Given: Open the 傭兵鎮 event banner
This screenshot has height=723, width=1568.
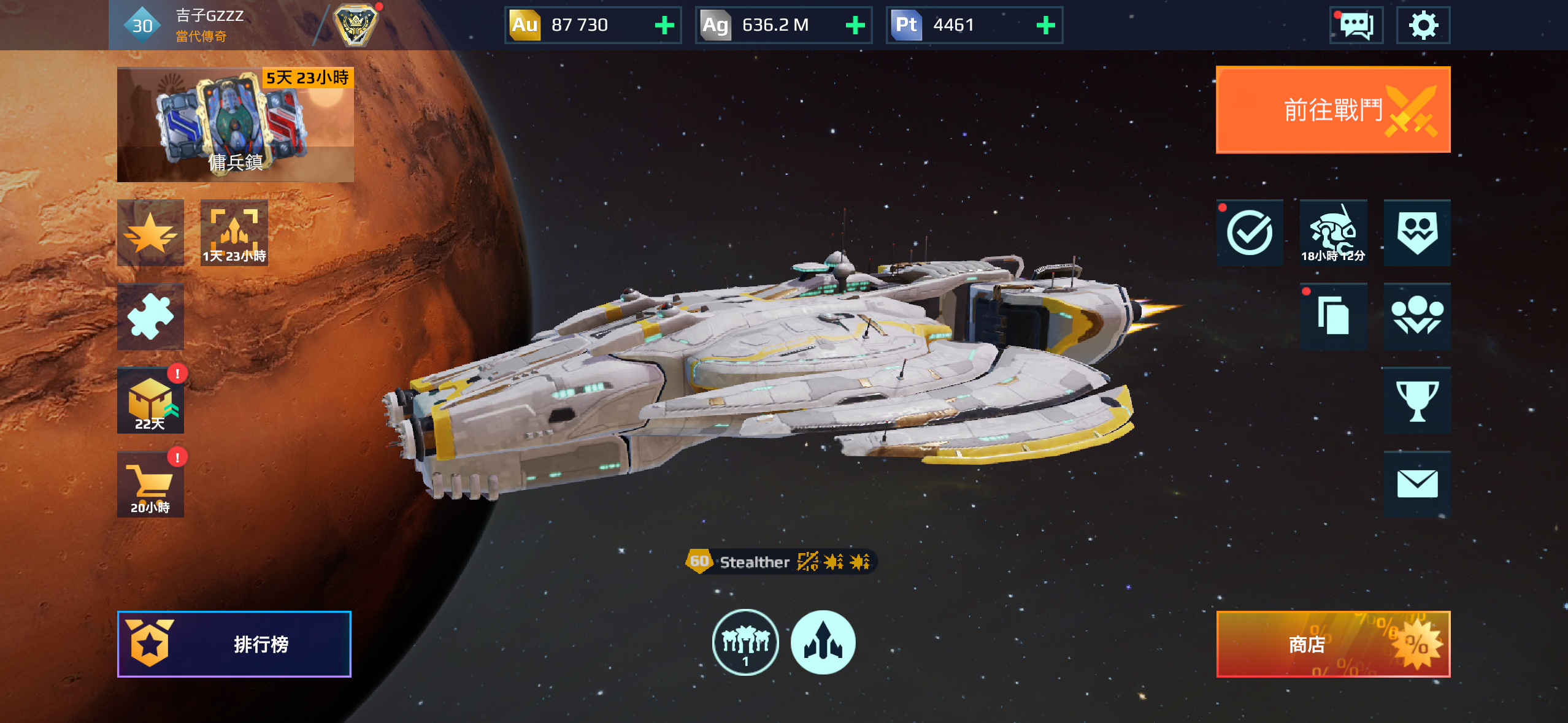Looking at the screenshot, I should click(235, 124).
